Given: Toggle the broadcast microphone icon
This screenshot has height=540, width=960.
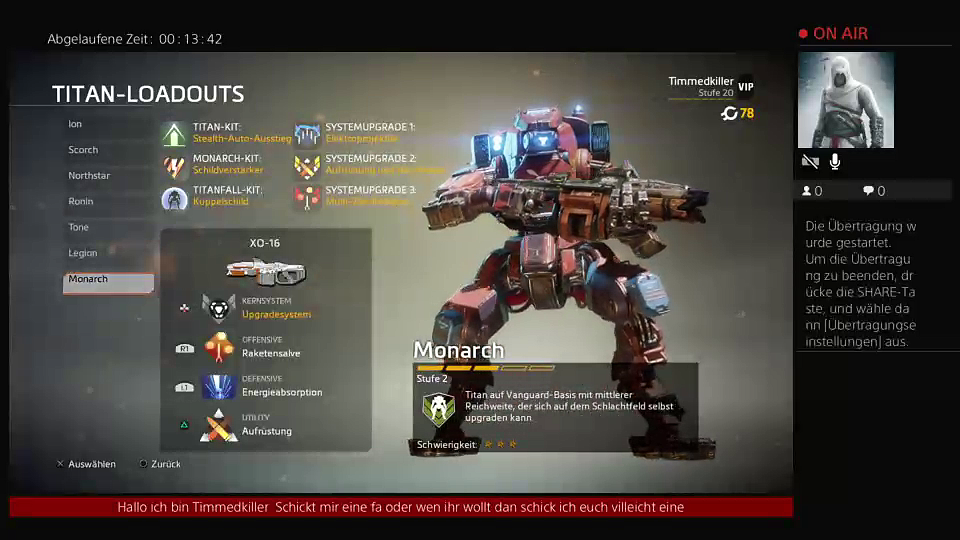Looking at the screenshot, I should (835, 161).
